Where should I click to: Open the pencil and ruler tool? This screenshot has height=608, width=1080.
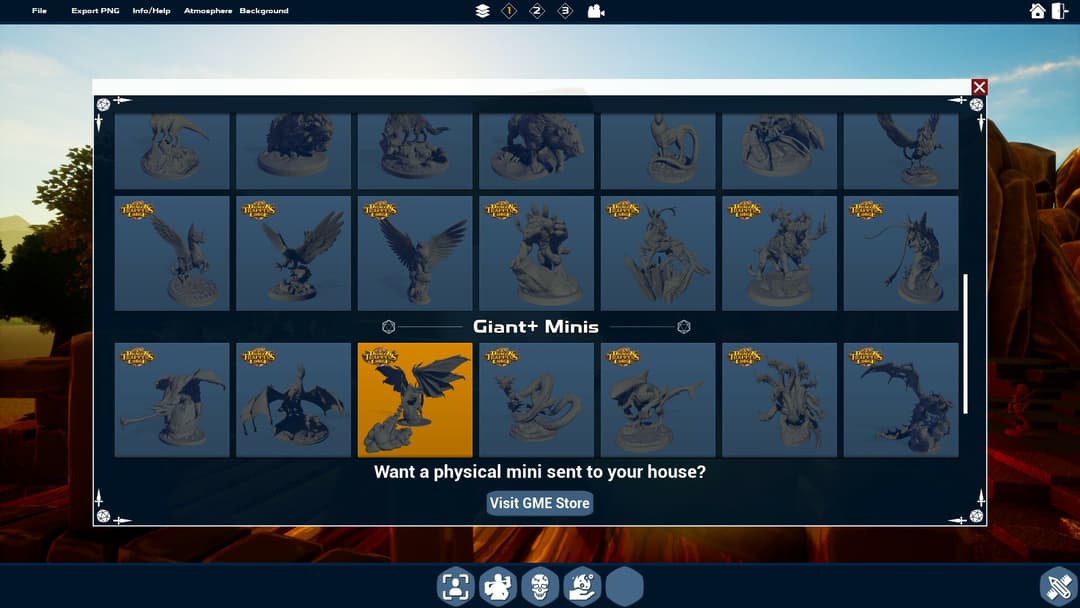[1058, 586]
